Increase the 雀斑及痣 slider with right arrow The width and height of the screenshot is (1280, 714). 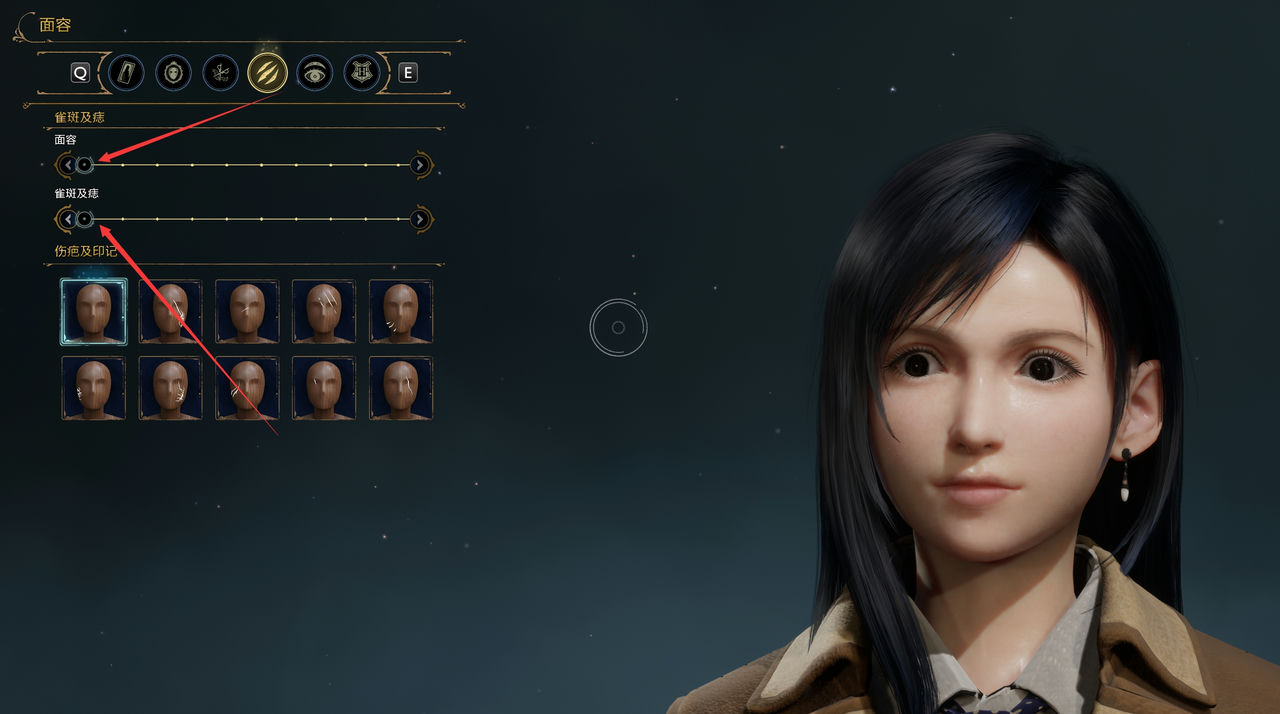point(421,219)
